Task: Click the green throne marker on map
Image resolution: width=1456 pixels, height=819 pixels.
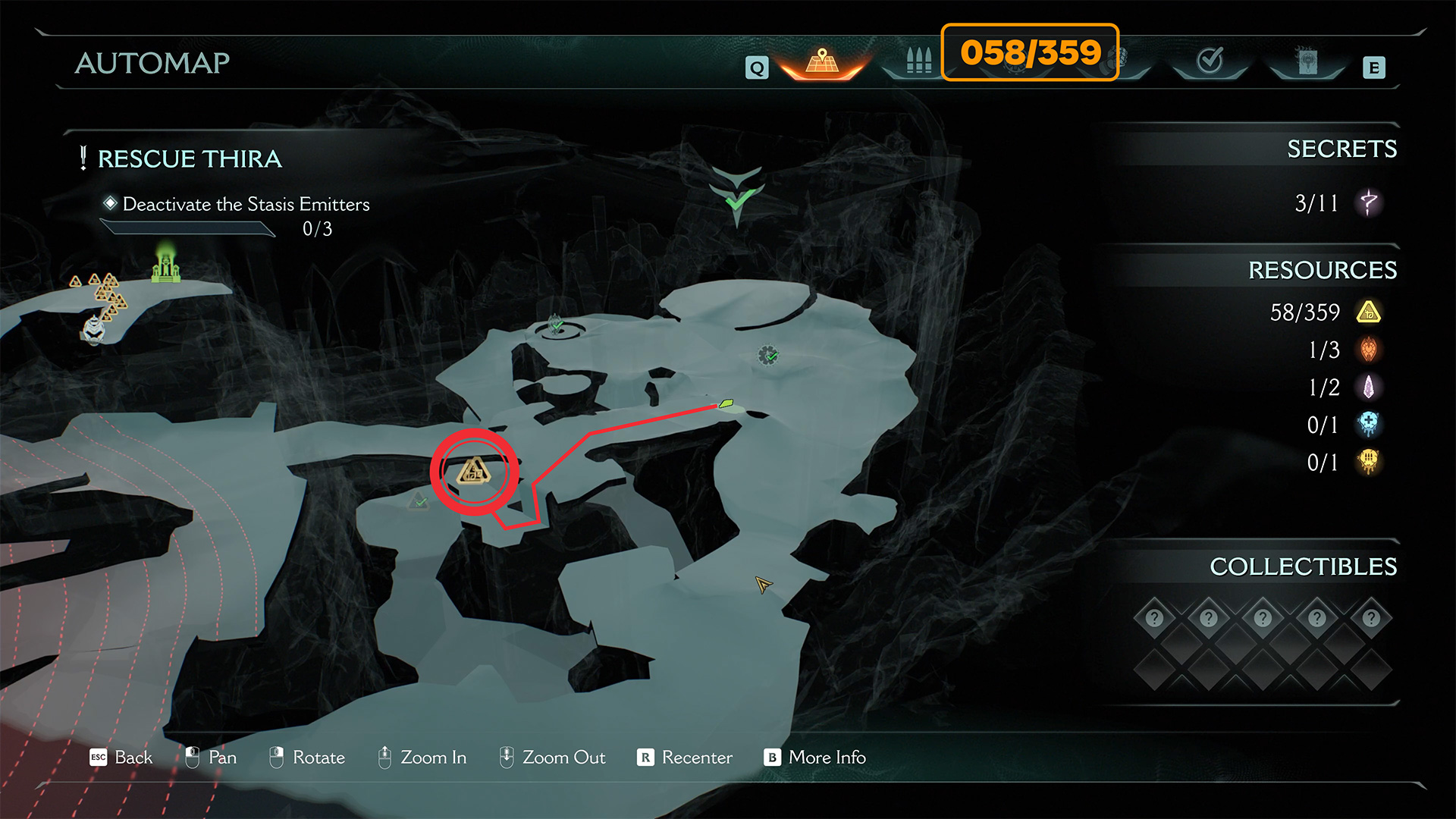Action: 166,265
